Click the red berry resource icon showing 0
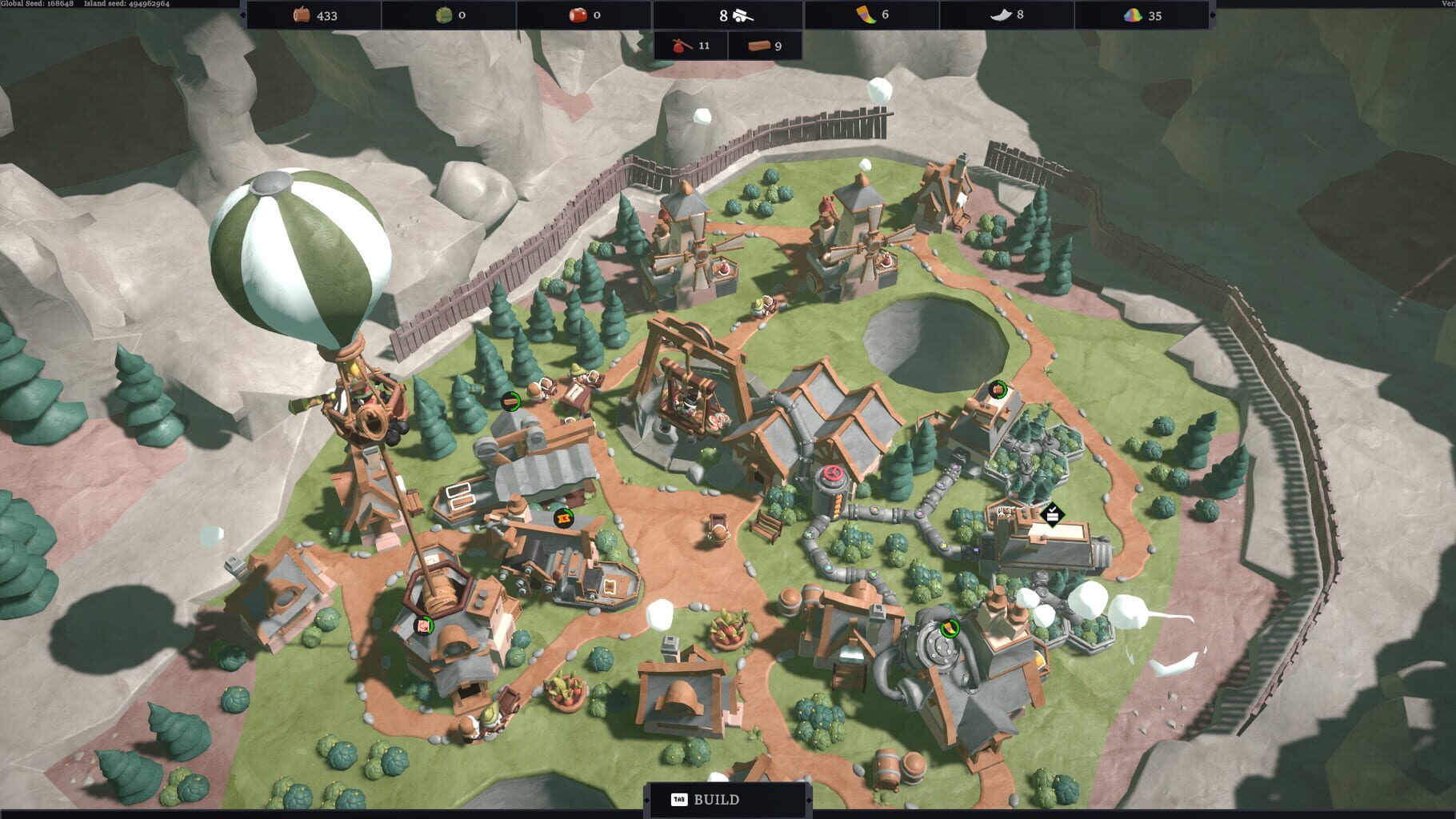The image size is (1456, 819). point(582,14)
